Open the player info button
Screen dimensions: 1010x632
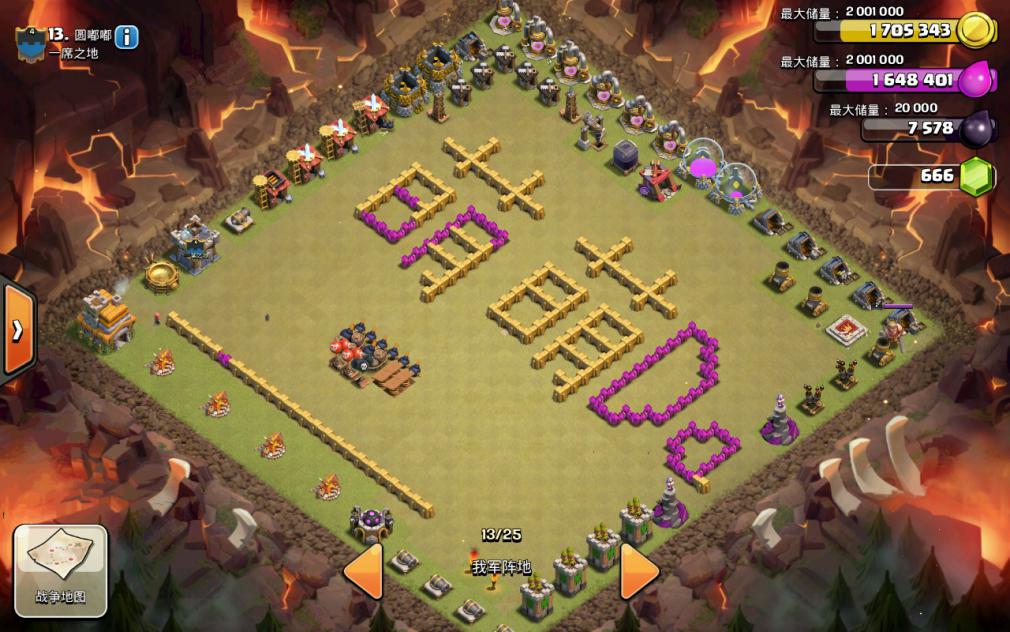[127, 37]
